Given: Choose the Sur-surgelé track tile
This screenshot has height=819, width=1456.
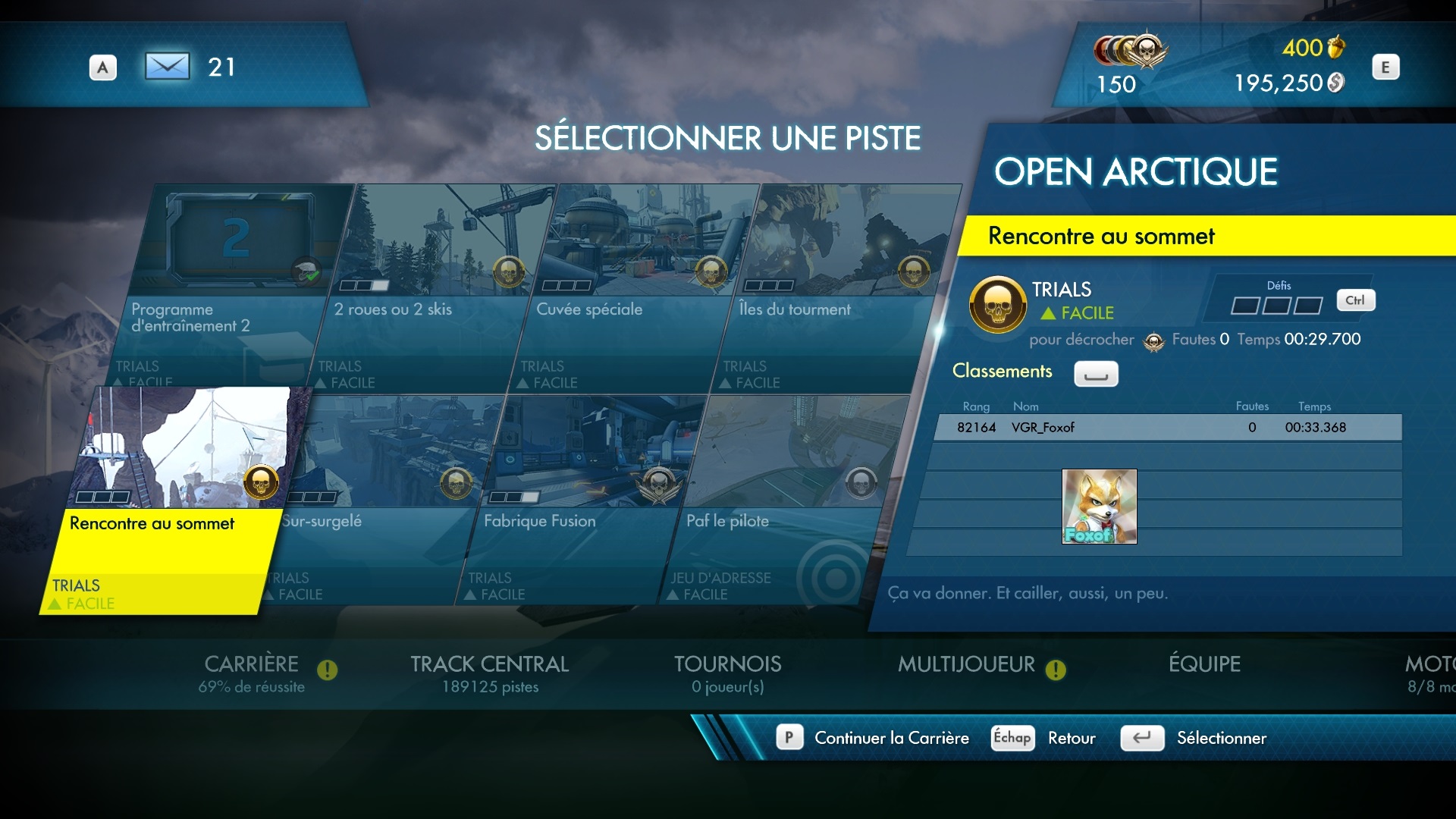Looking at the screenshot, I should [x=379, y=500].
